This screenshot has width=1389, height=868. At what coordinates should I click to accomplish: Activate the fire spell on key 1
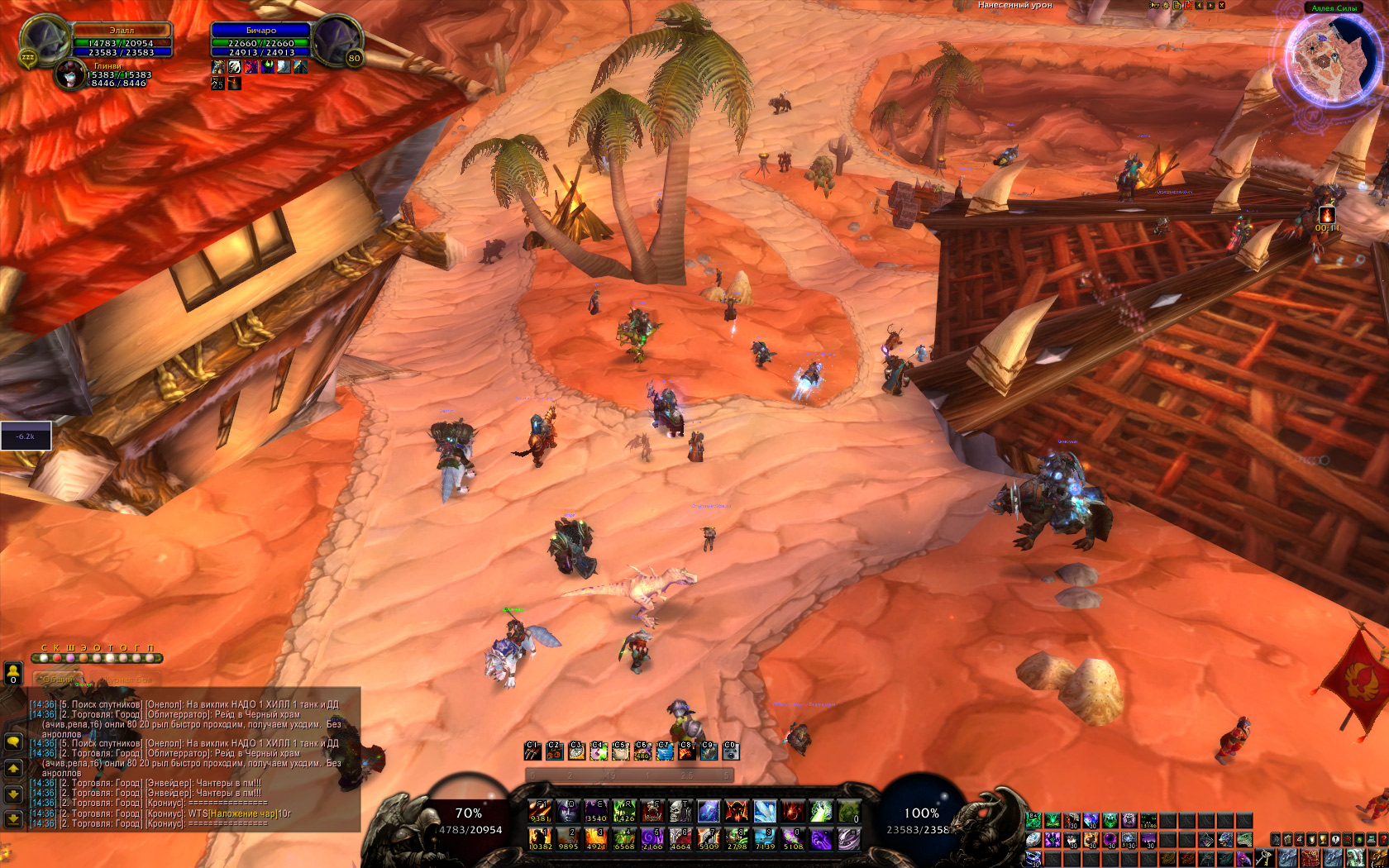540,839
